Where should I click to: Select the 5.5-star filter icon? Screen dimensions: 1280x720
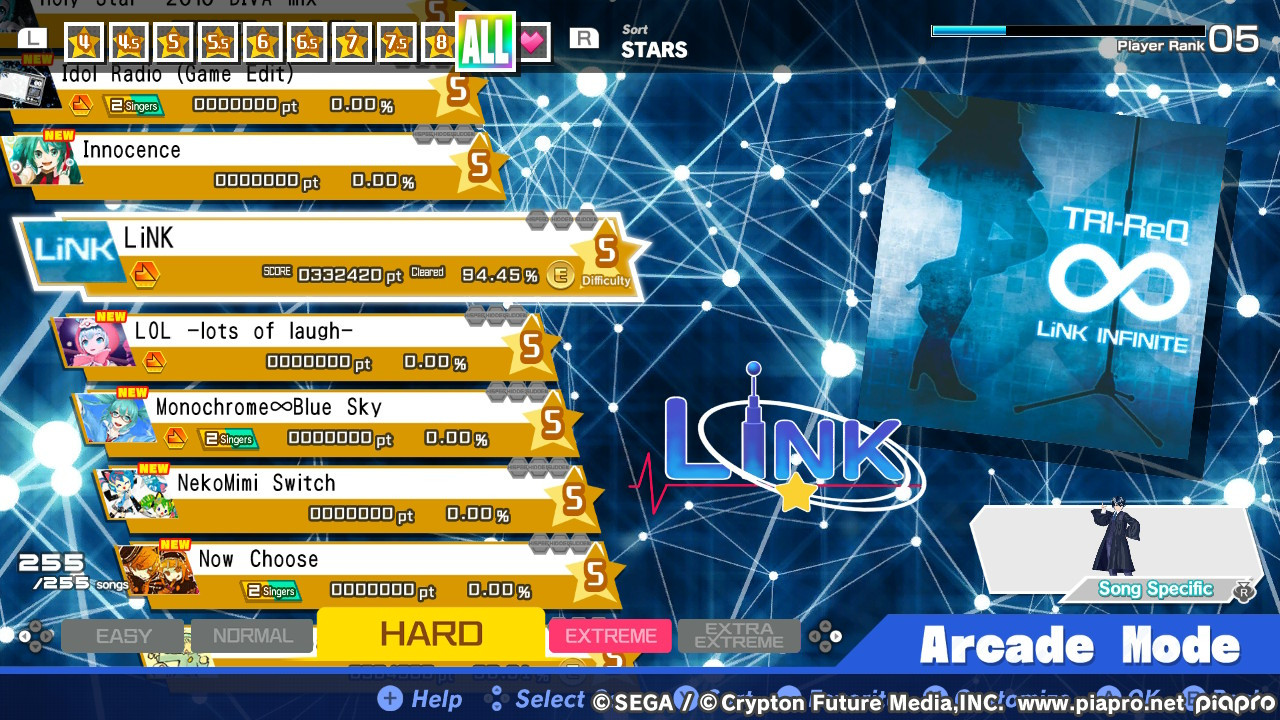[217, 42]
